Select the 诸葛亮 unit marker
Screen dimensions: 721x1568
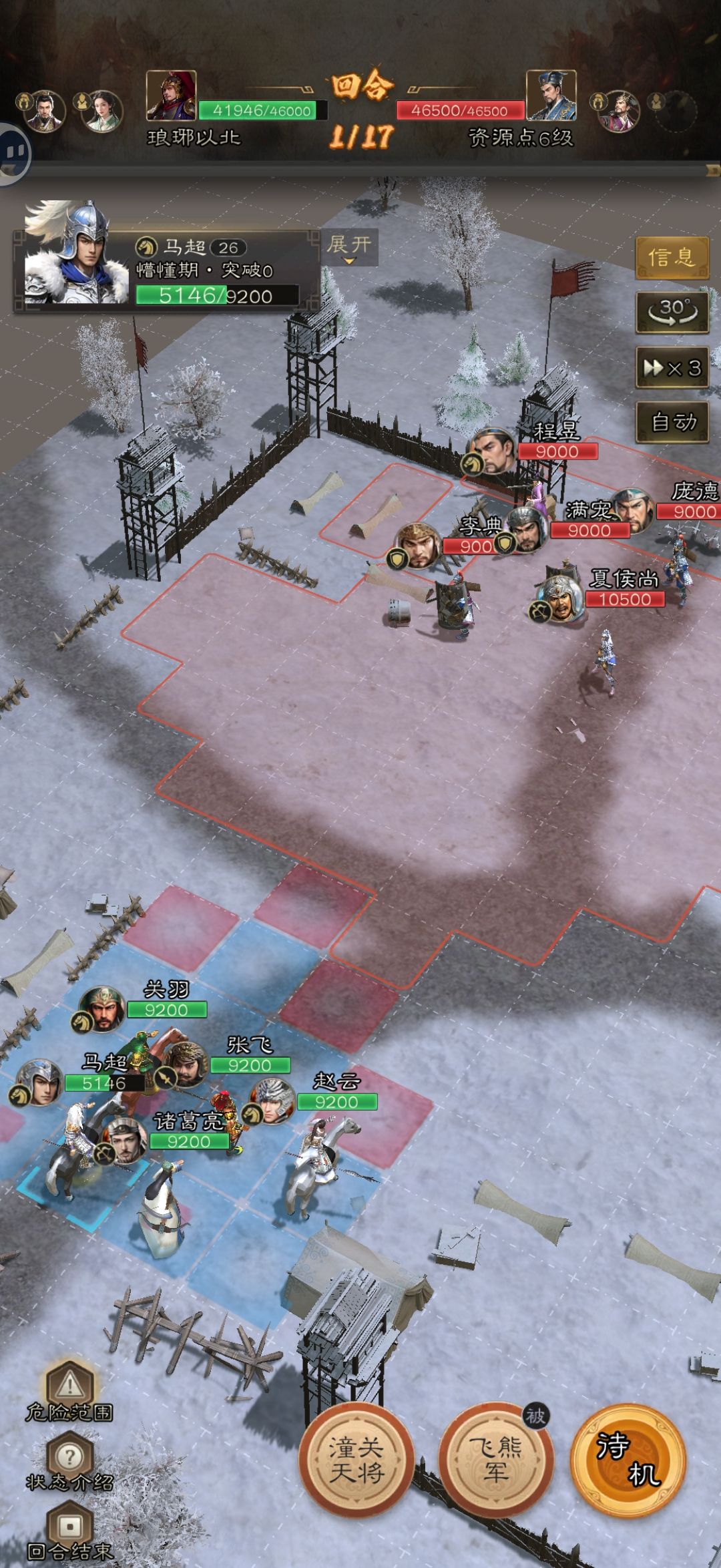click(x=124, y=1140)
